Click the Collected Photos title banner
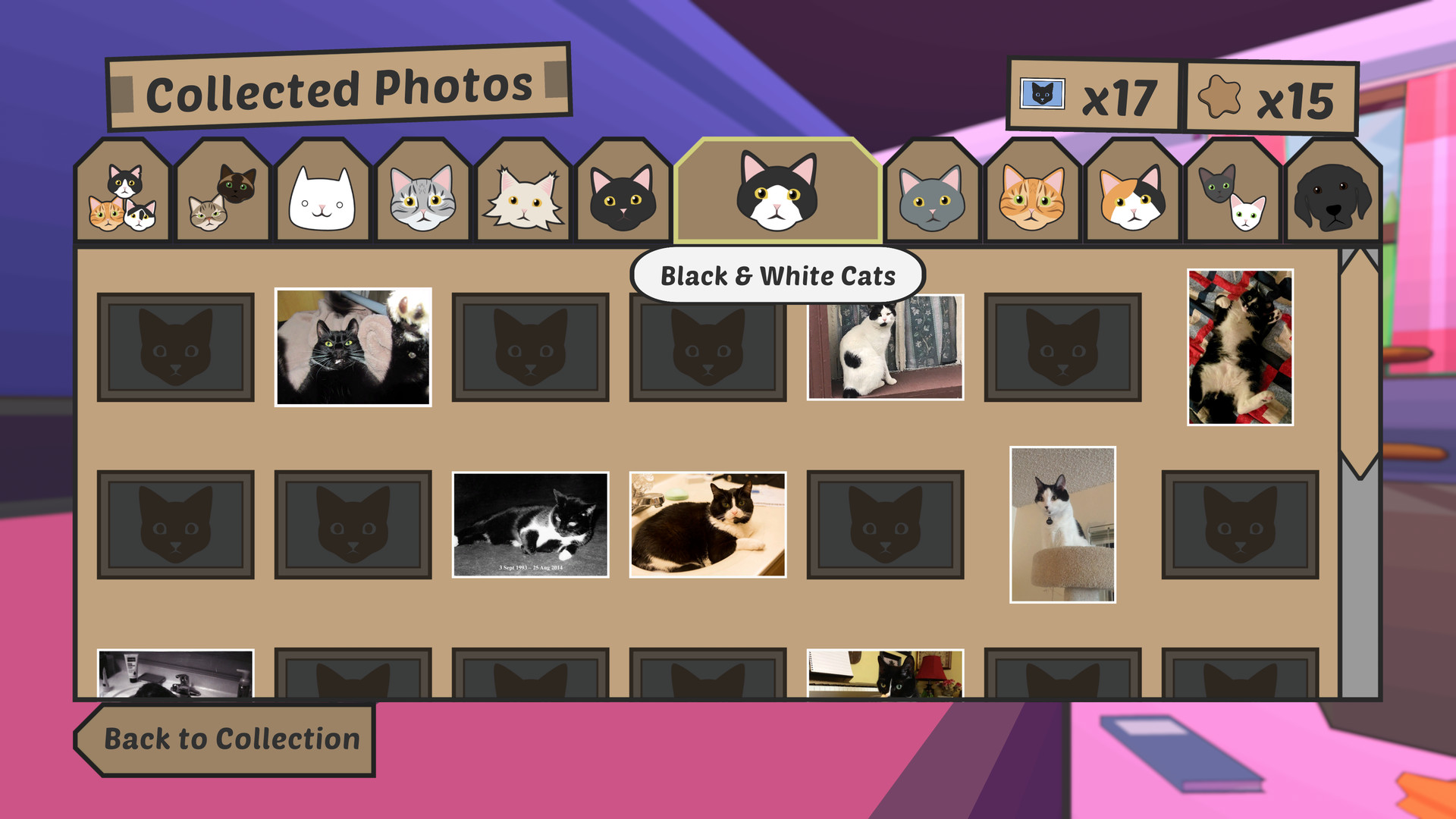 tap(339, 86)
